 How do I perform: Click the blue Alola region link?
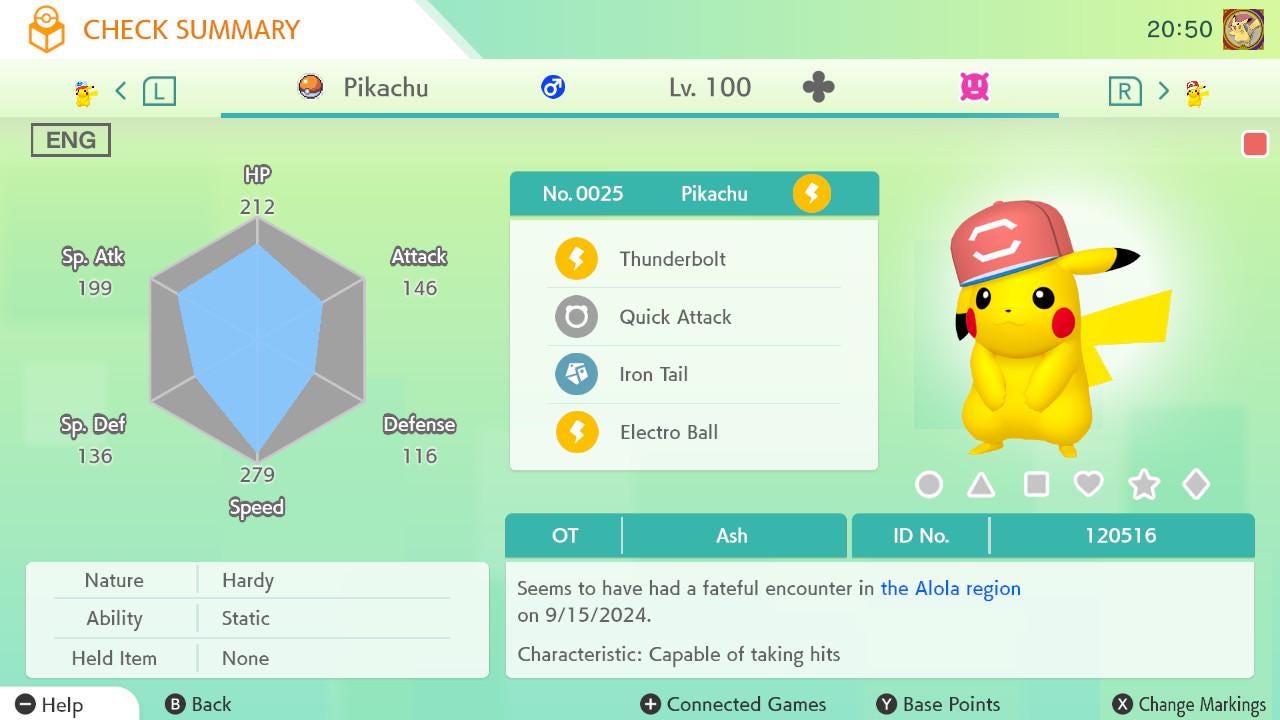coord(950,588)
